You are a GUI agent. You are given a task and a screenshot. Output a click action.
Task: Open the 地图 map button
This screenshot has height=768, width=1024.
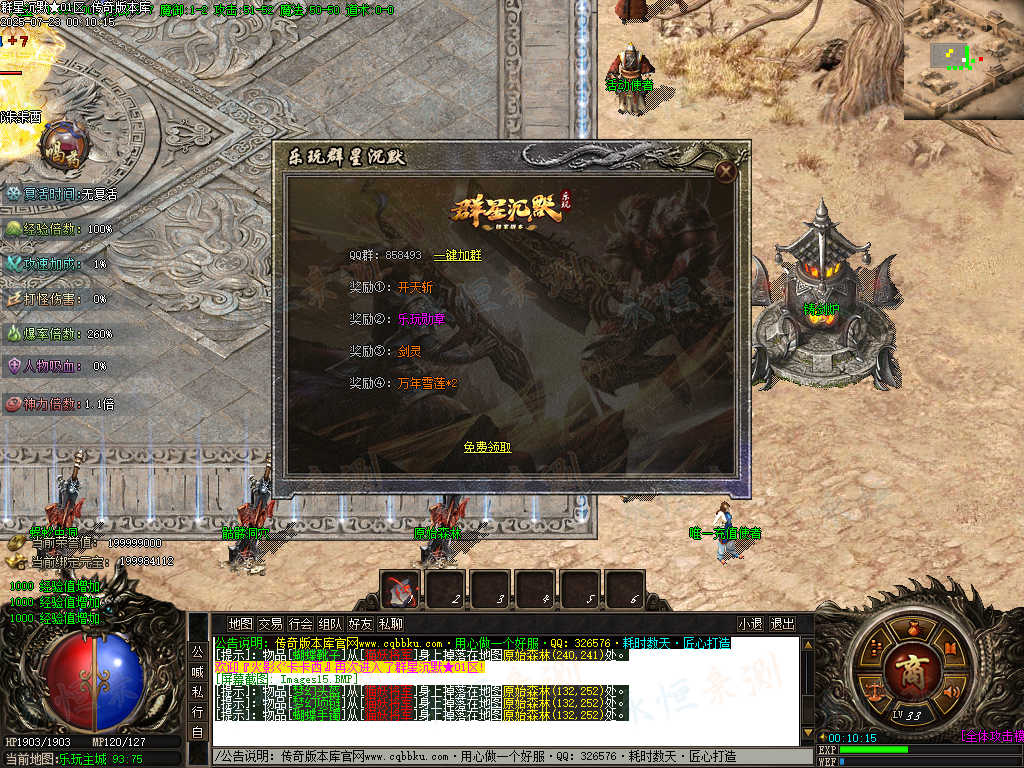[240, 624]
